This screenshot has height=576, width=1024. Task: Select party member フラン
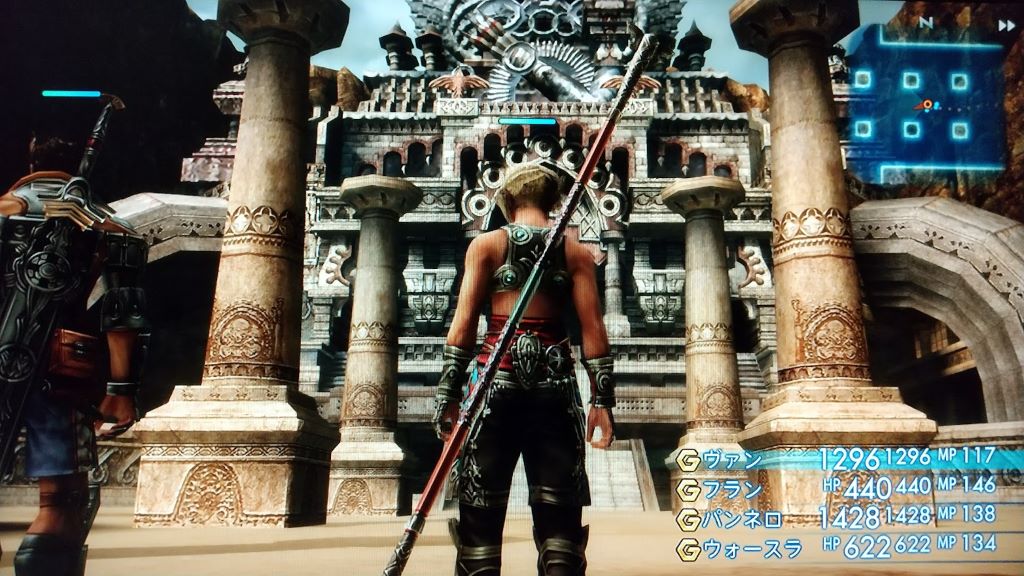point(734,489)
